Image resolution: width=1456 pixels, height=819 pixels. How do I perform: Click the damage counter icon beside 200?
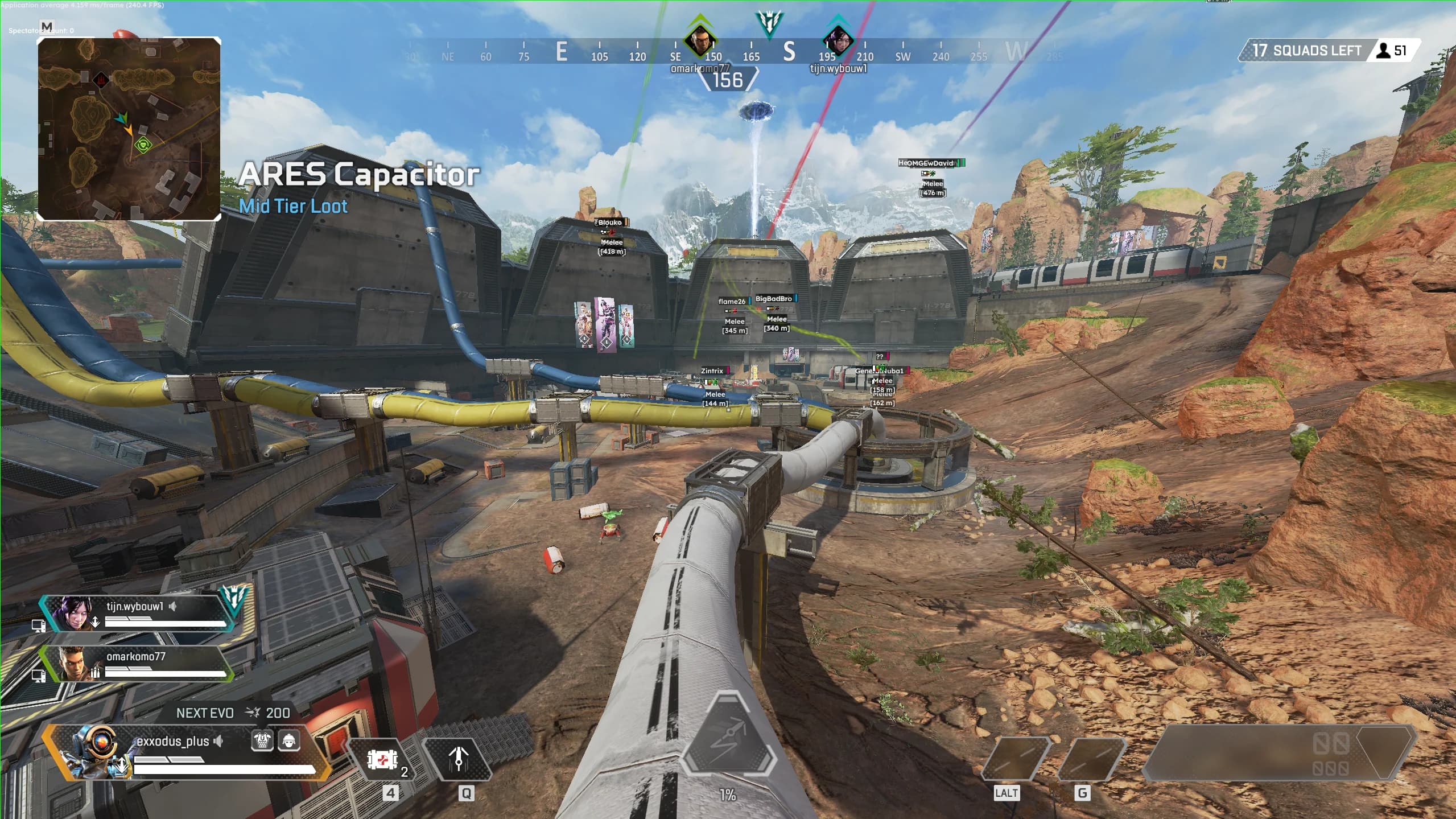tap(251, 713)
